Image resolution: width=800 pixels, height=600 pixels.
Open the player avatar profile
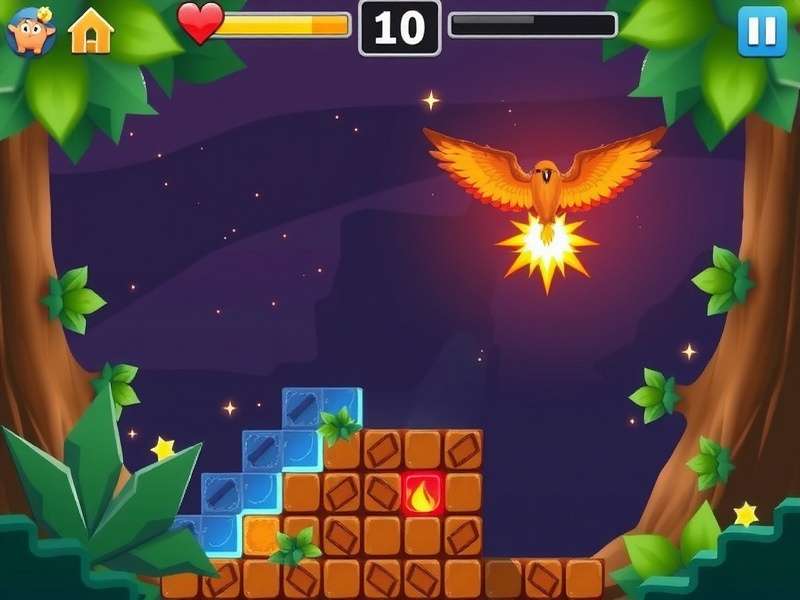tap(31, 31)
